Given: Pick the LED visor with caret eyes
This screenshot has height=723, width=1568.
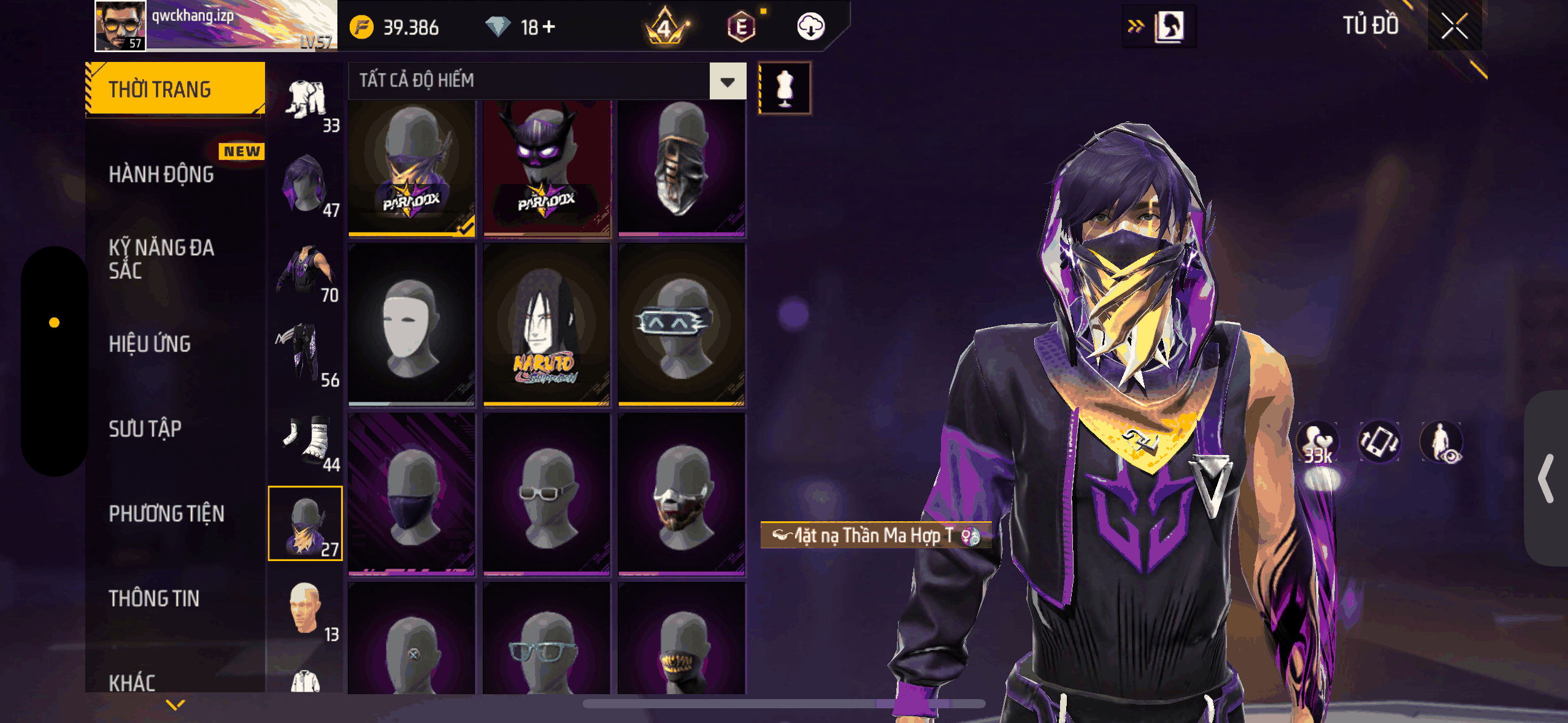Looking at the screenshot, I should (681, 325).
